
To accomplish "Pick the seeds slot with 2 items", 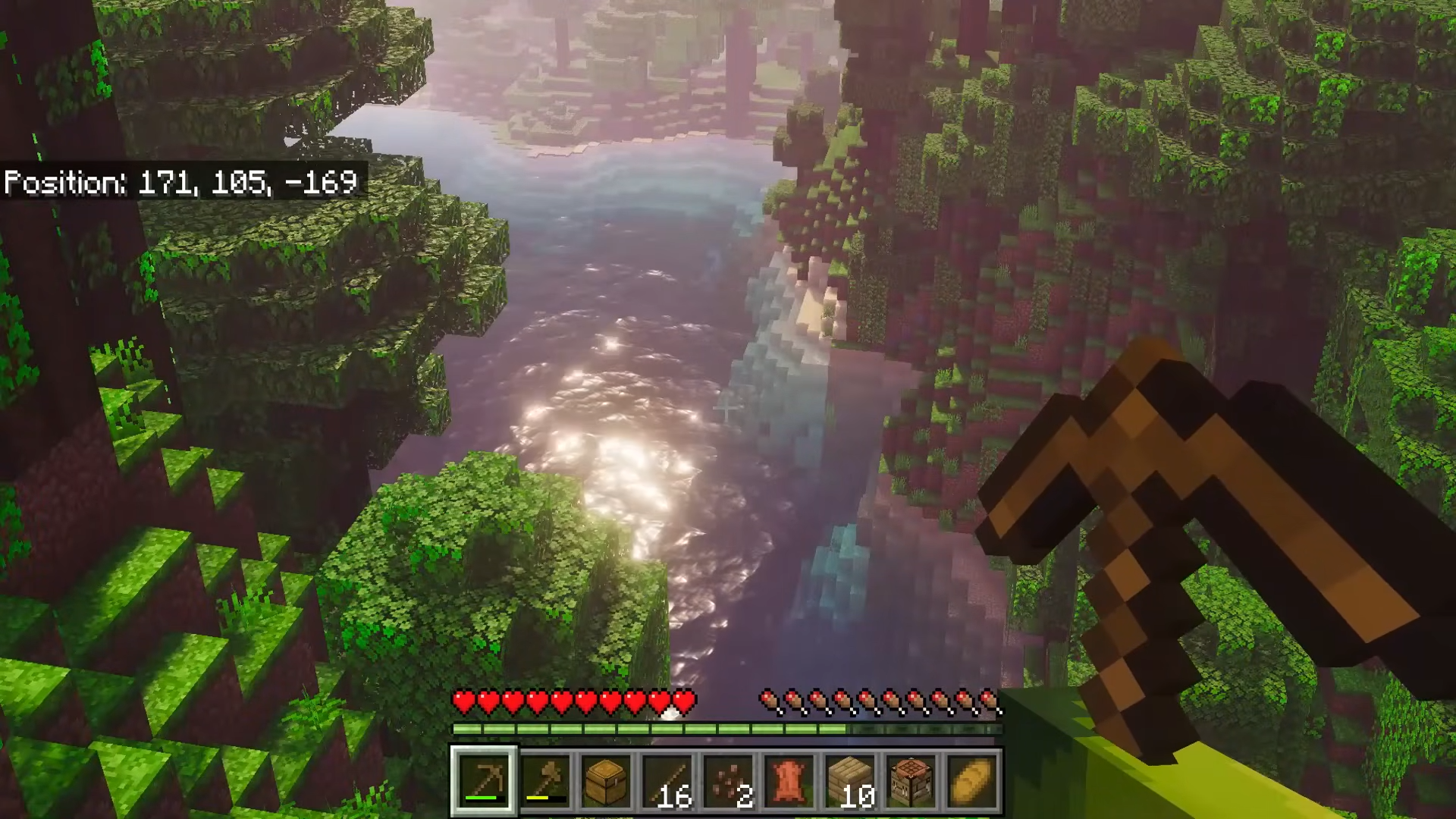I will click(x=728, y=780).
